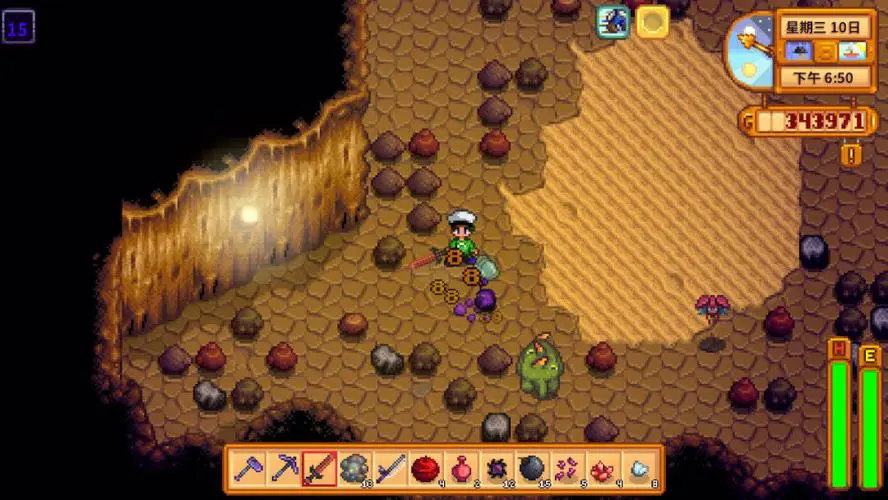Select the black bomb stack

[x=532, y=468]
